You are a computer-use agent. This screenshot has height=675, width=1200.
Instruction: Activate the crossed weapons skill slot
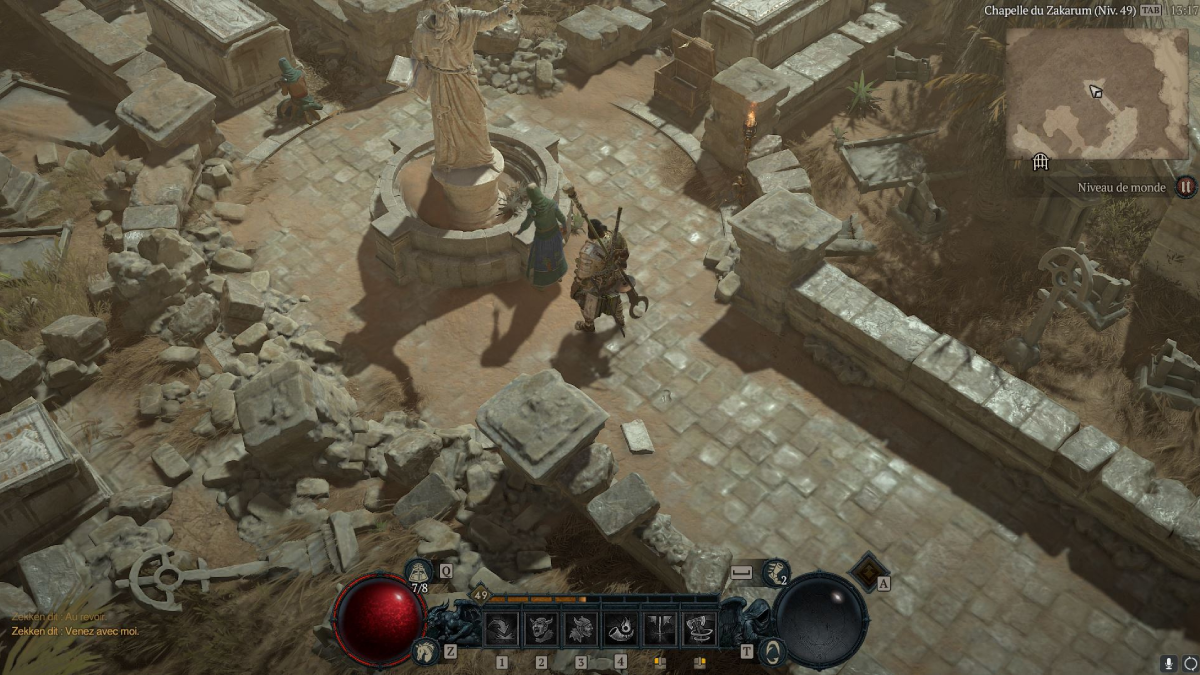coord(660,629)
